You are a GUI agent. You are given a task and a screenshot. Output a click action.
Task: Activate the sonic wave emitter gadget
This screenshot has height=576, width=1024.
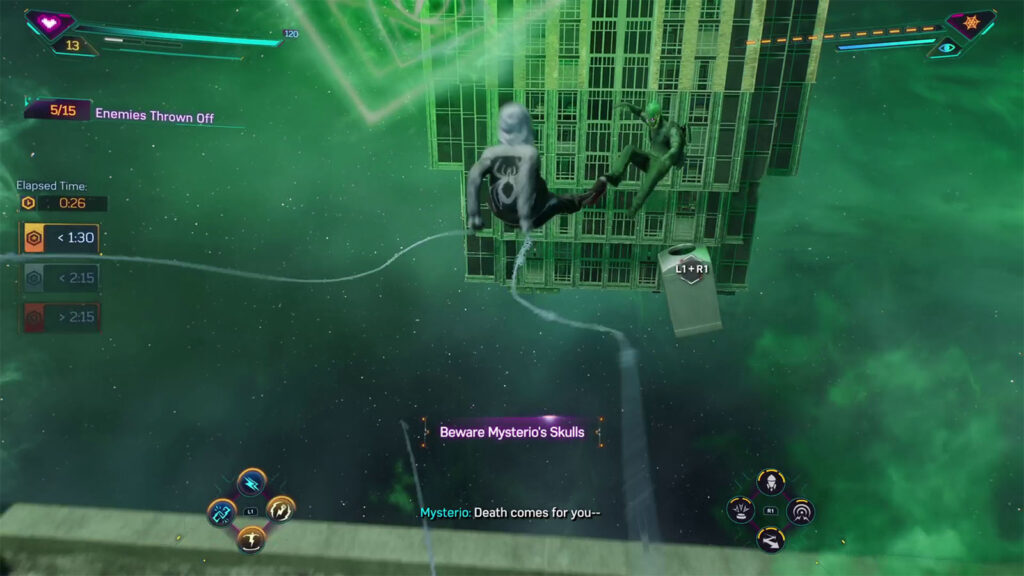pos(800,512)
